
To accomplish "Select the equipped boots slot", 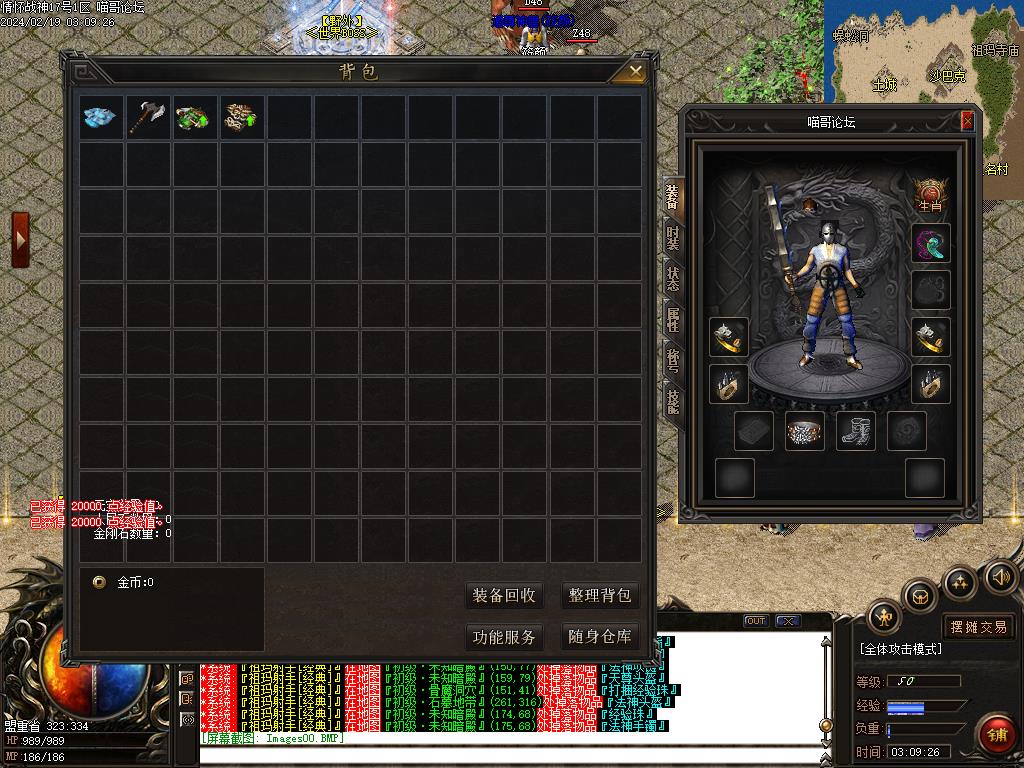I will coord(855,431).
